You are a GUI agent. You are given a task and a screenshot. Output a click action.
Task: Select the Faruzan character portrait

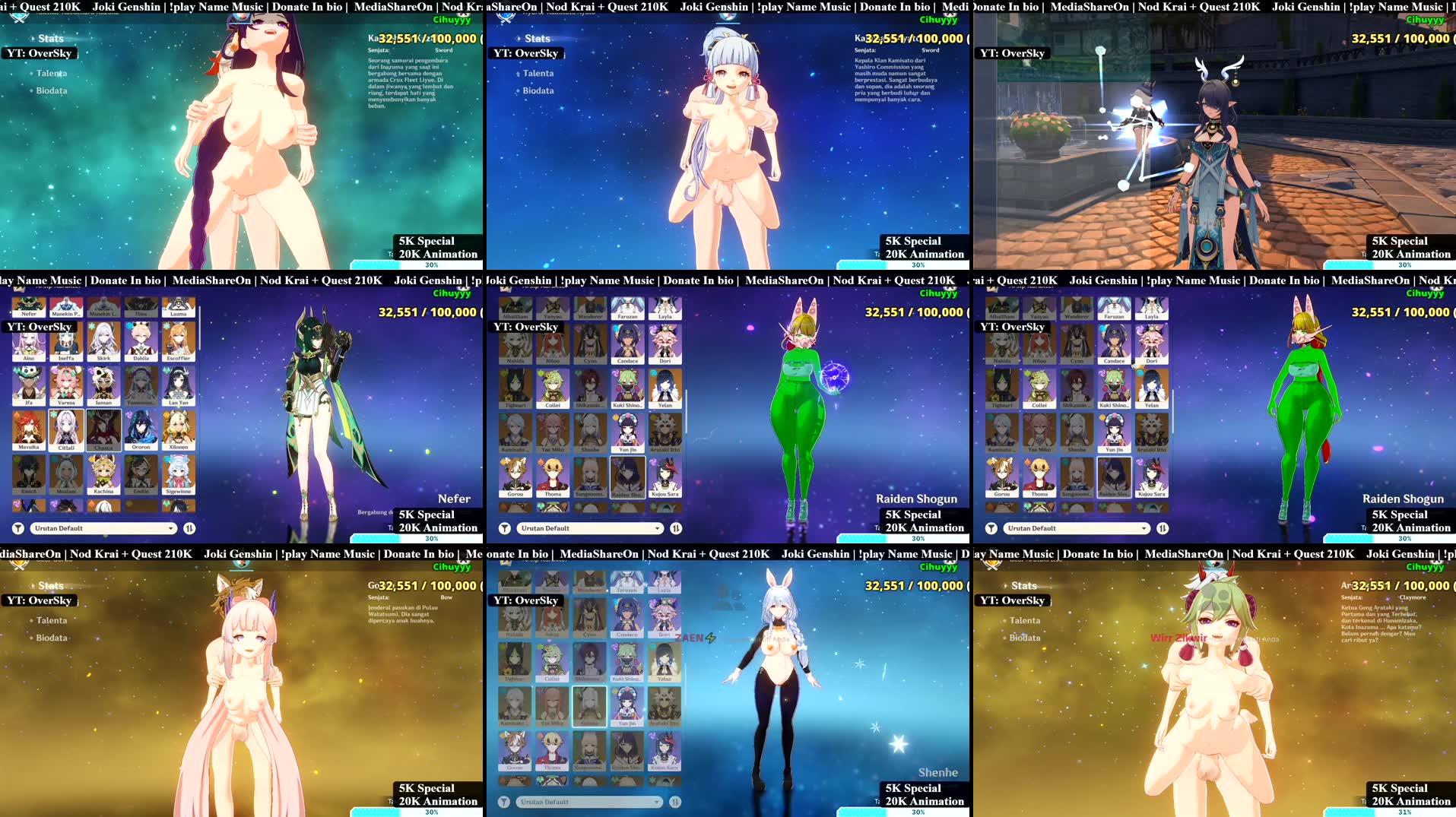pyautogui.click(x=626, y=309)
